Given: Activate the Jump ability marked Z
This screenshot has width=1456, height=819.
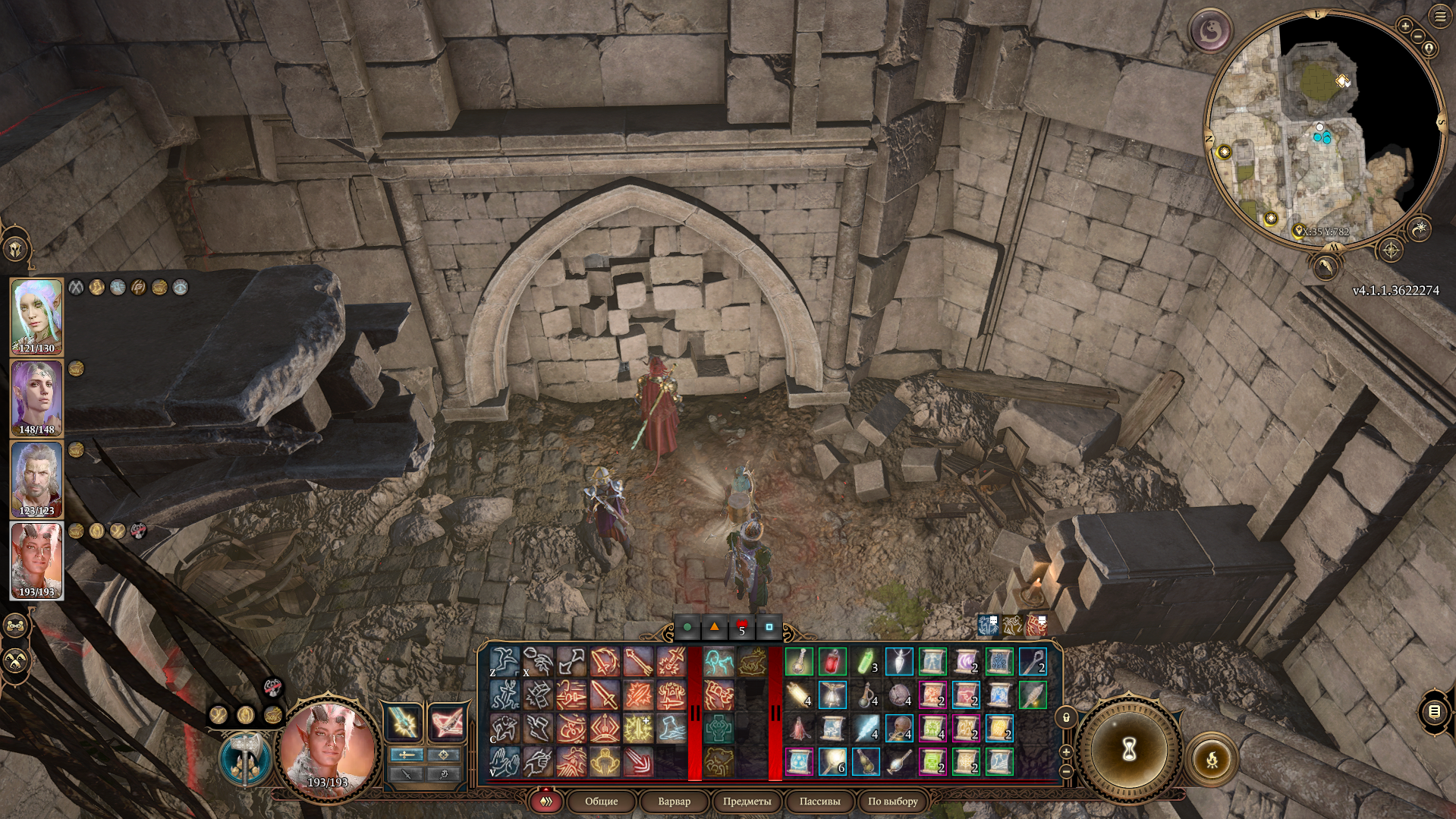Looking at the screenshot, I should coord(504,662).
